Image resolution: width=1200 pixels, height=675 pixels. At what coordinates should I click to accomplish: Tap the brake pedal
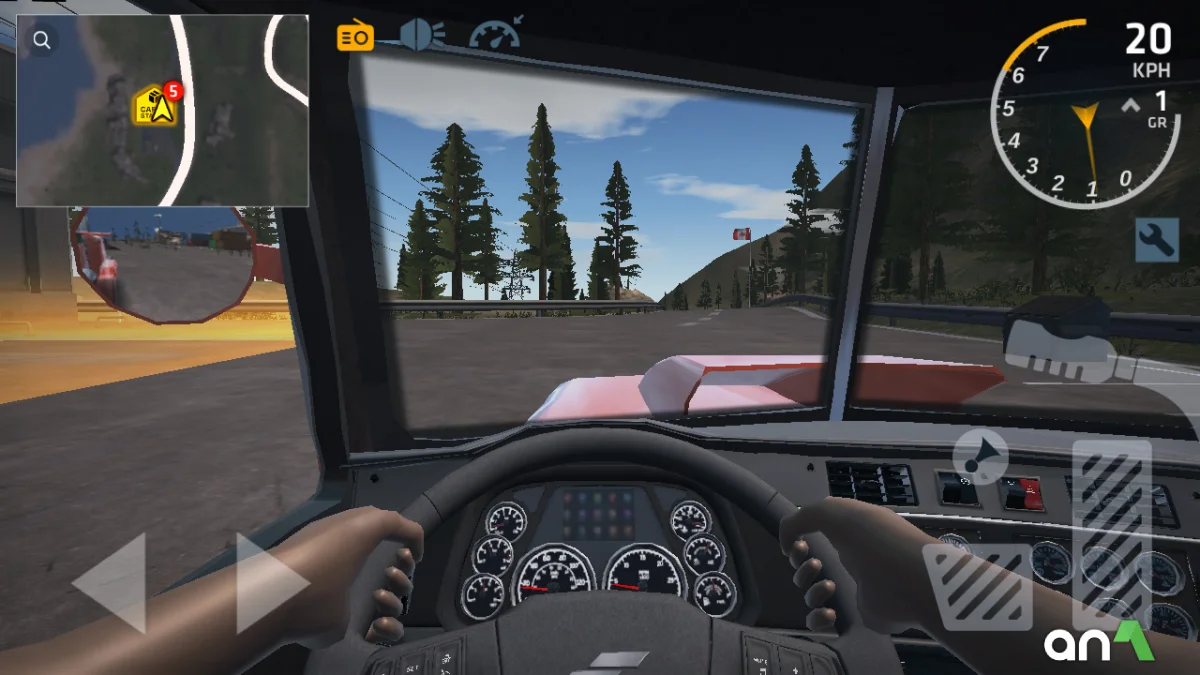(x=977, y=587)
